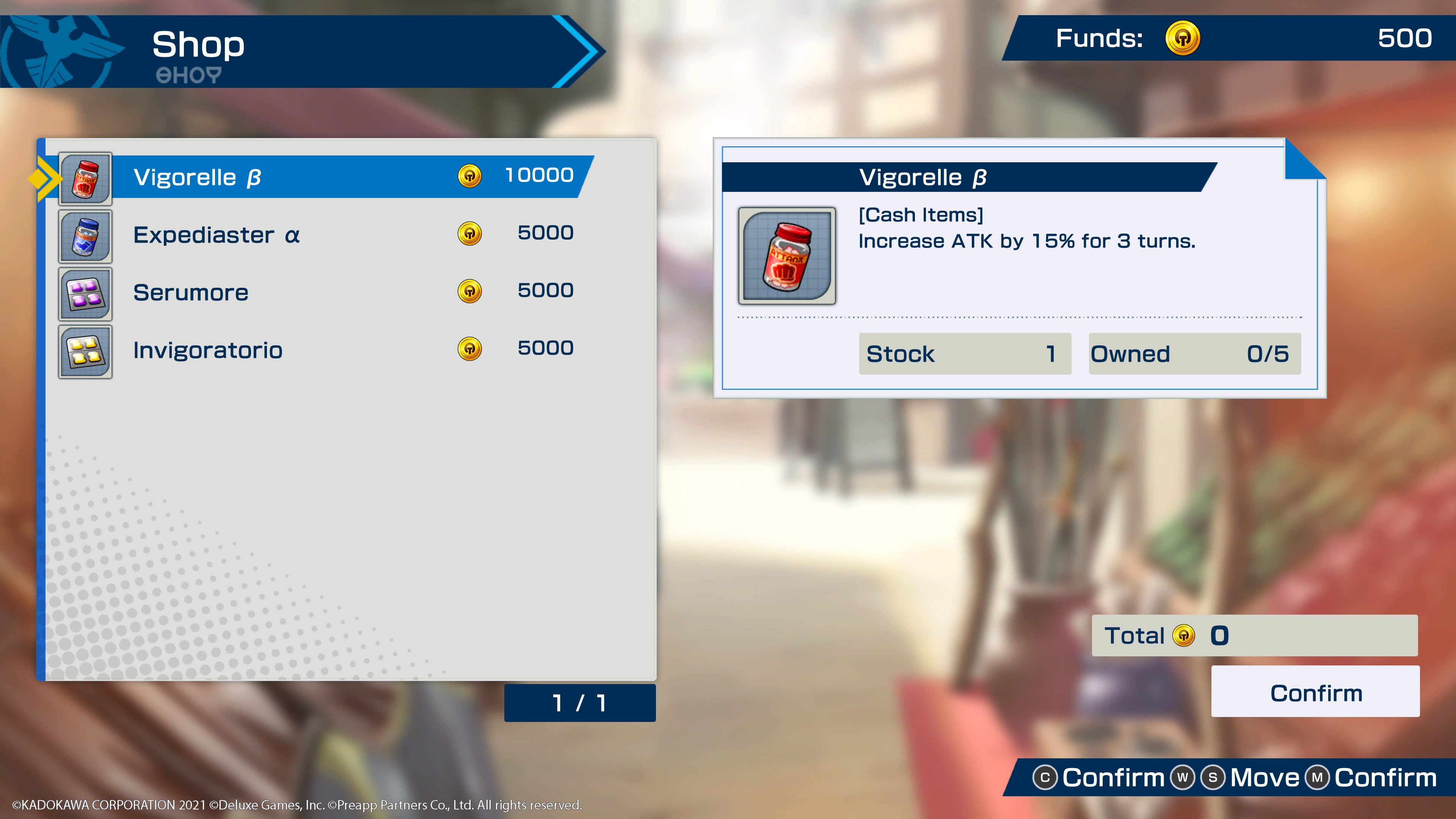Click the yellow Invigoratorio pills icon
Viewport: 1456px width, 819px height.
[x=85, y=351]
